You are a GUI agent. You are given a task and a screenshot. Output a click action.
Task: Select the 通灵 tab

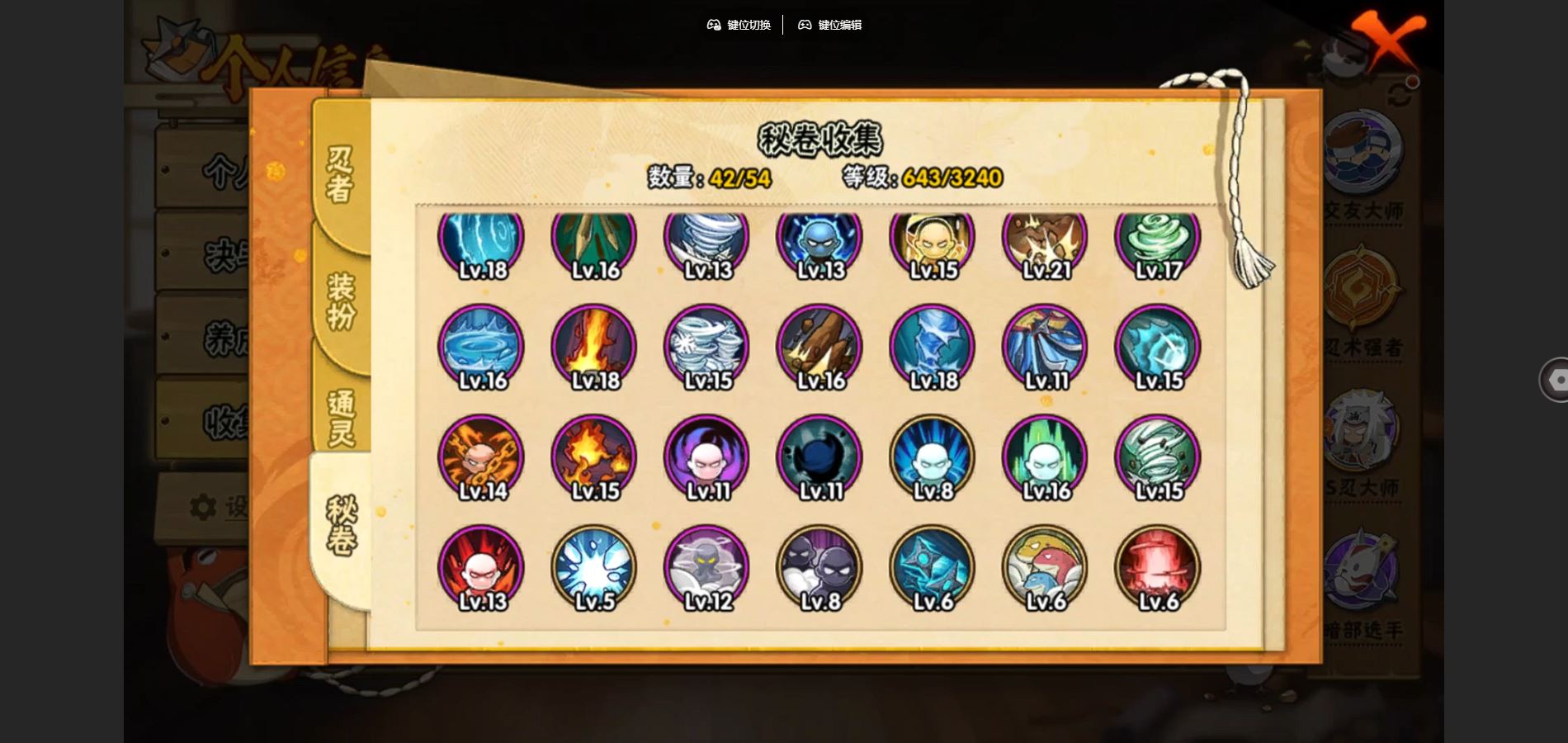(x=340, y=417)
